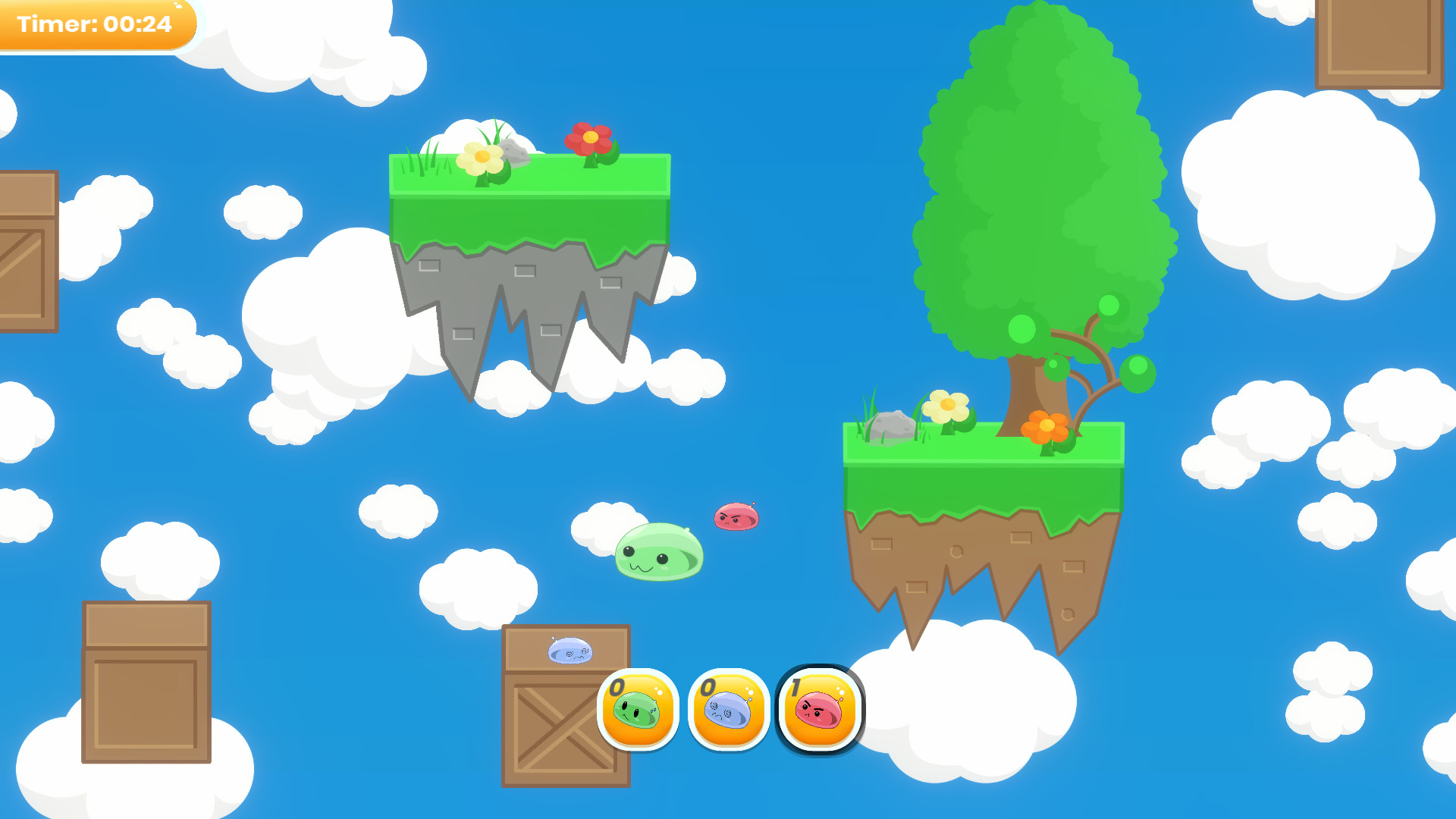Toggle the blue slime slot with counter 0

point(726,711)
